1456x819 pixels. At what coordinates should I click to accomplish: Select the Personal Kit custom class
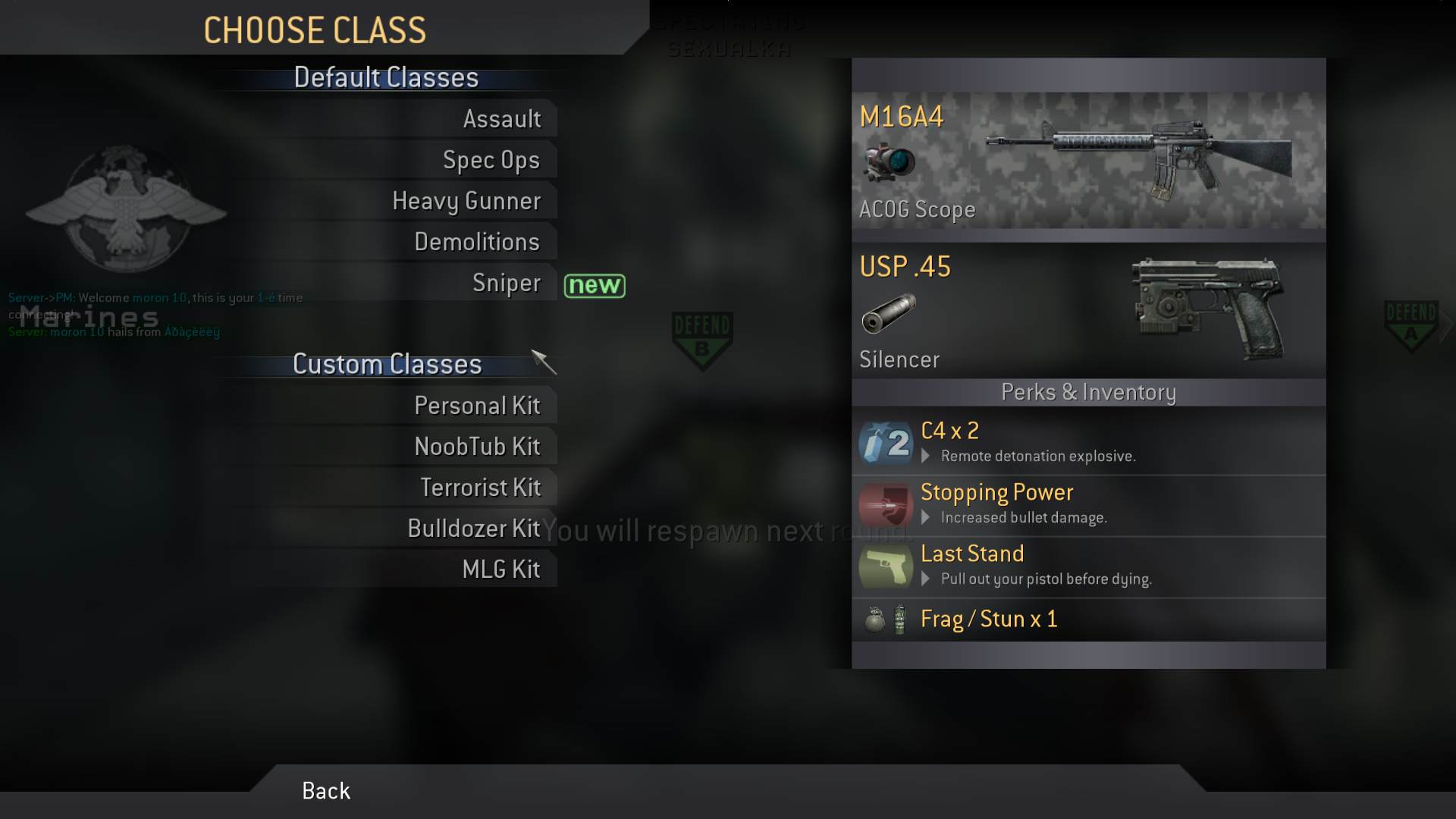[x=477, y=406]
